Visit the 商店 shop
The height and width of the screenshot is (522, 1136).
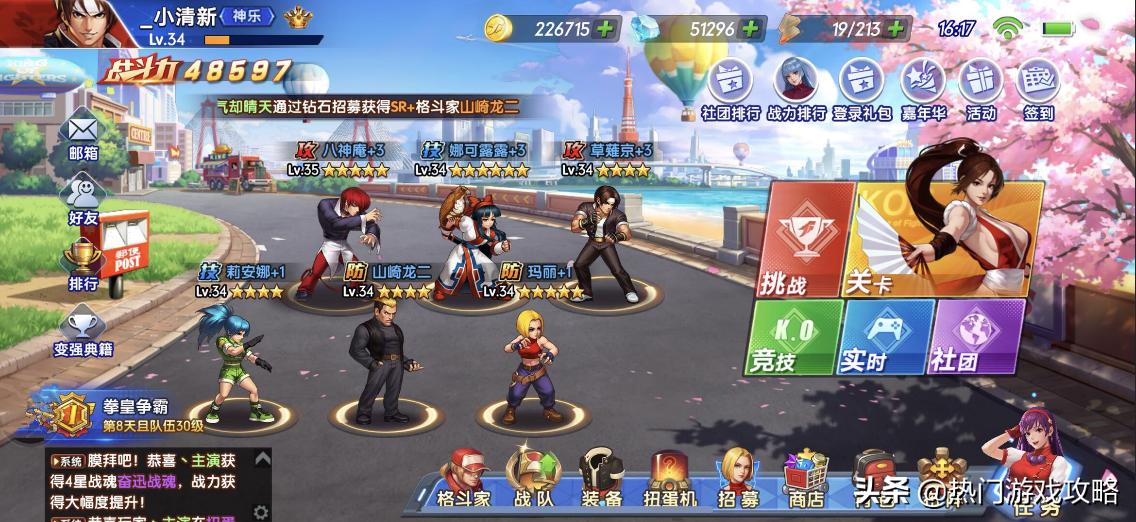click(805, 478)
